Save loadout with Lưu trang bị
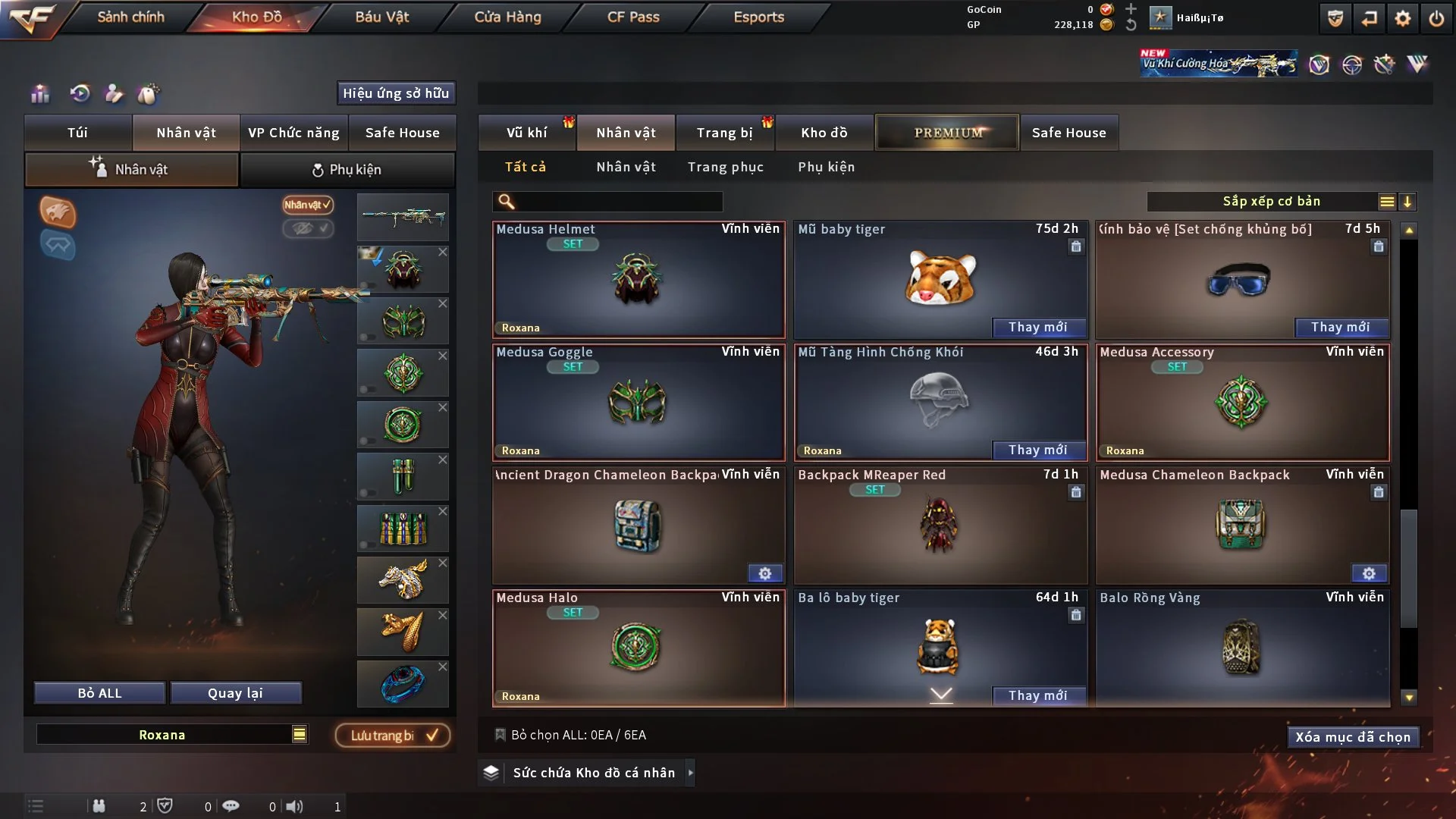 pyautogui.click(x=393, y=736)
